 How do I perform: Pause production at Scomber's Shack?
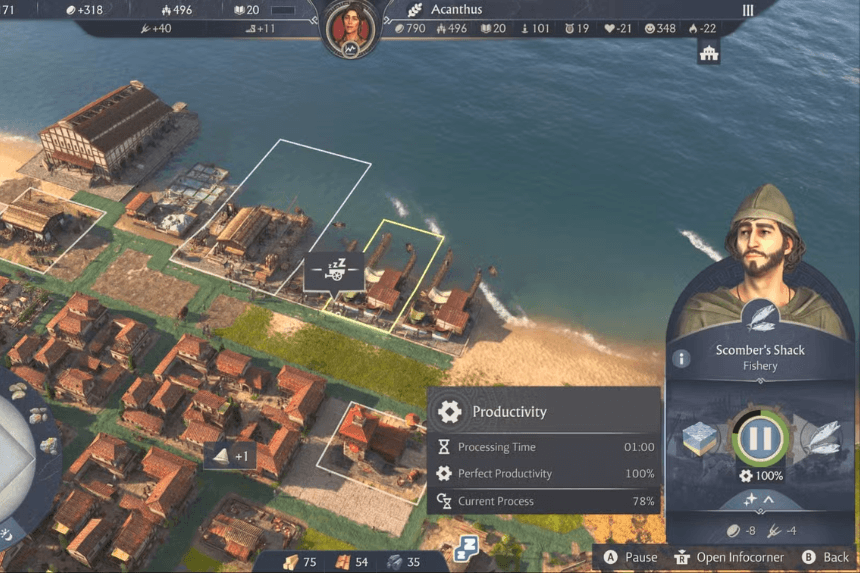758,437
